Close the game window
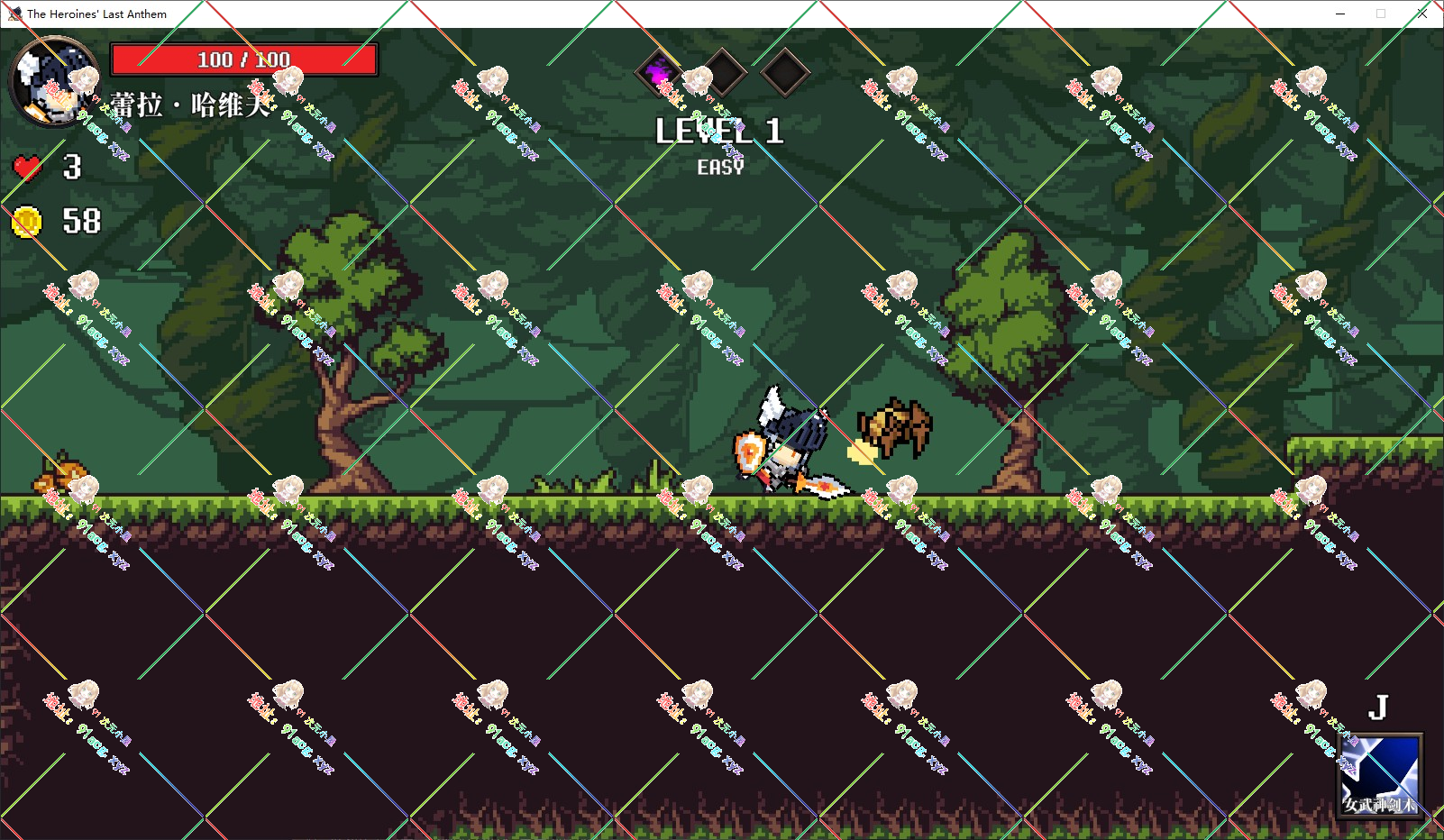This screenshot has width=1444, height=840. coord(1421,14)
